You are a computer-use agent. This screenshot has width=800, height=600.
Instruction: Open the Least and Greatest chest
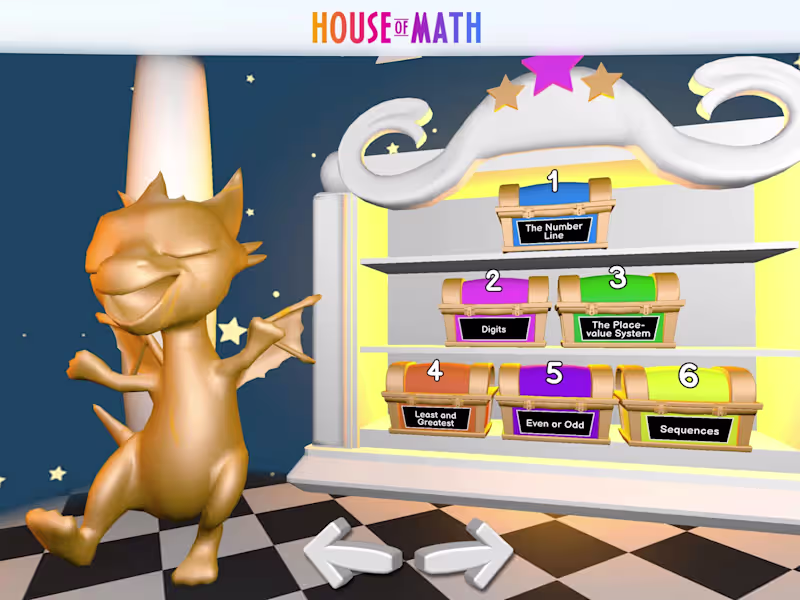tap(439, 400)
